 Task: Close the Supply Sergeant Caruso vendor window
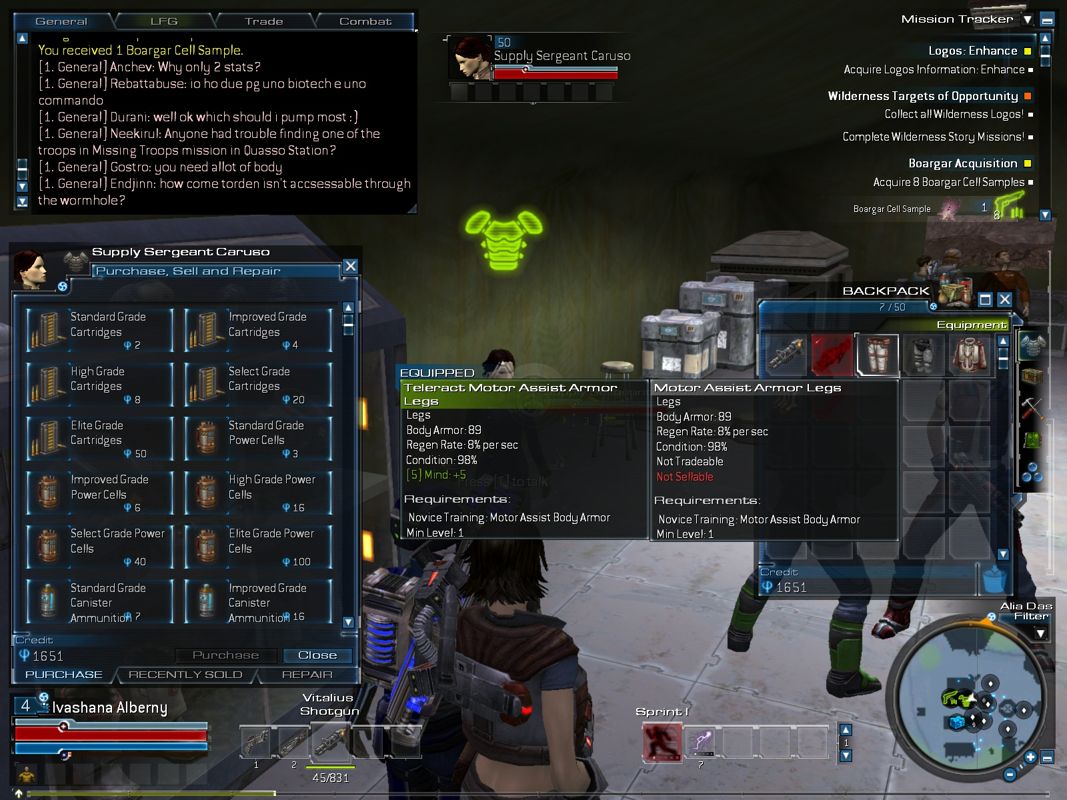point(350,266)
